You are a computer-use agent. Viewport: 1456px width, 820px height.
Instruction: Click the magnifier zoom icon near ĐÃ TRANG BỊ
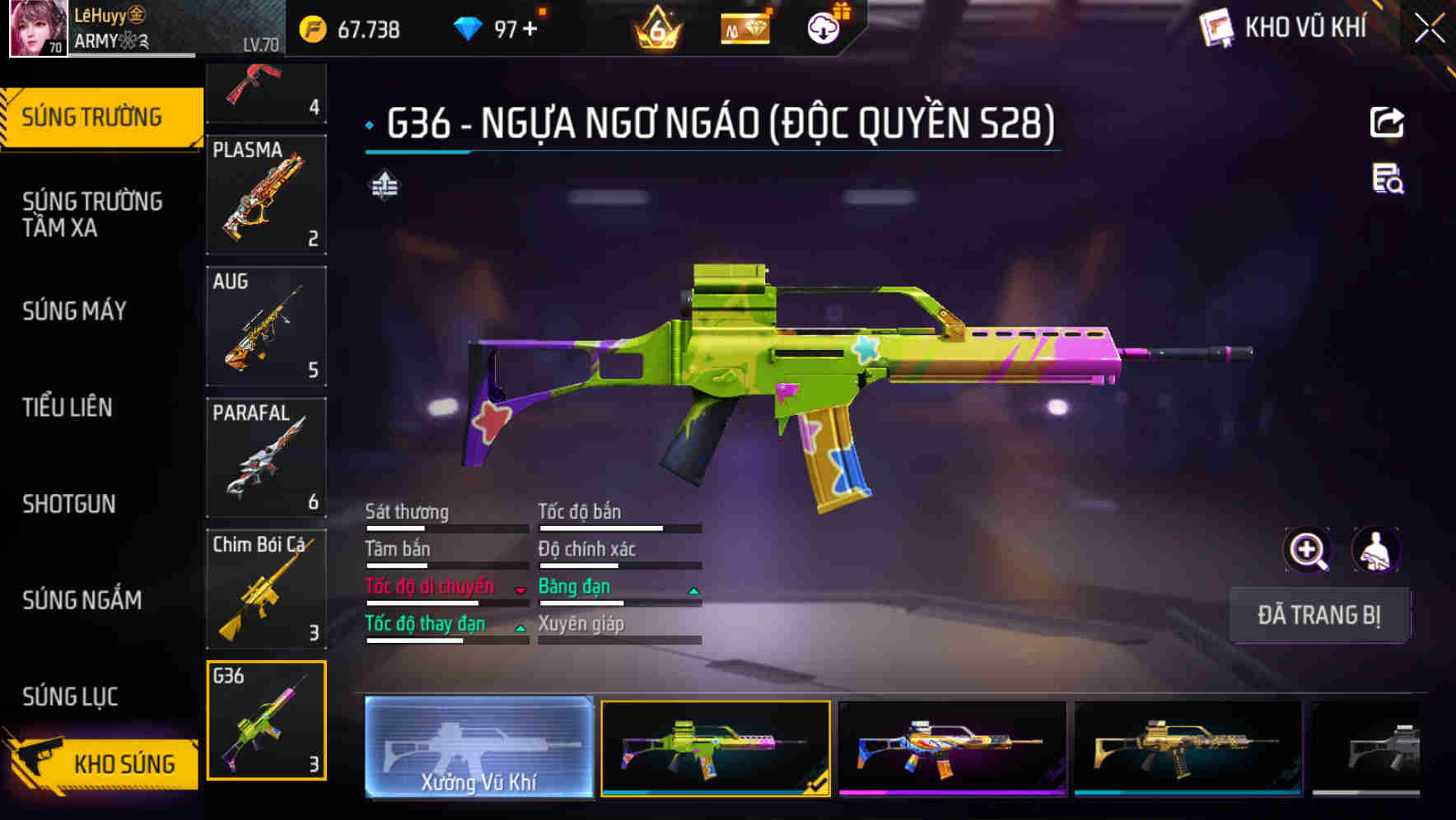click(1307, 550)
